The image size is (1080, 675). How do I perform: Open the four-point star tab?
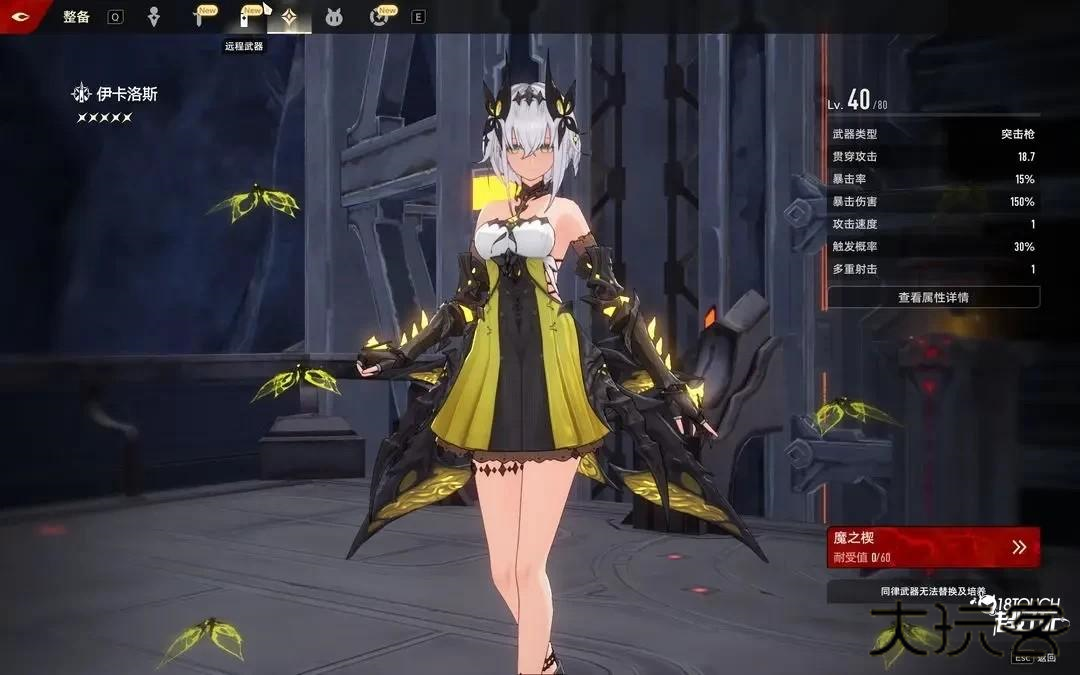point(289,17)
